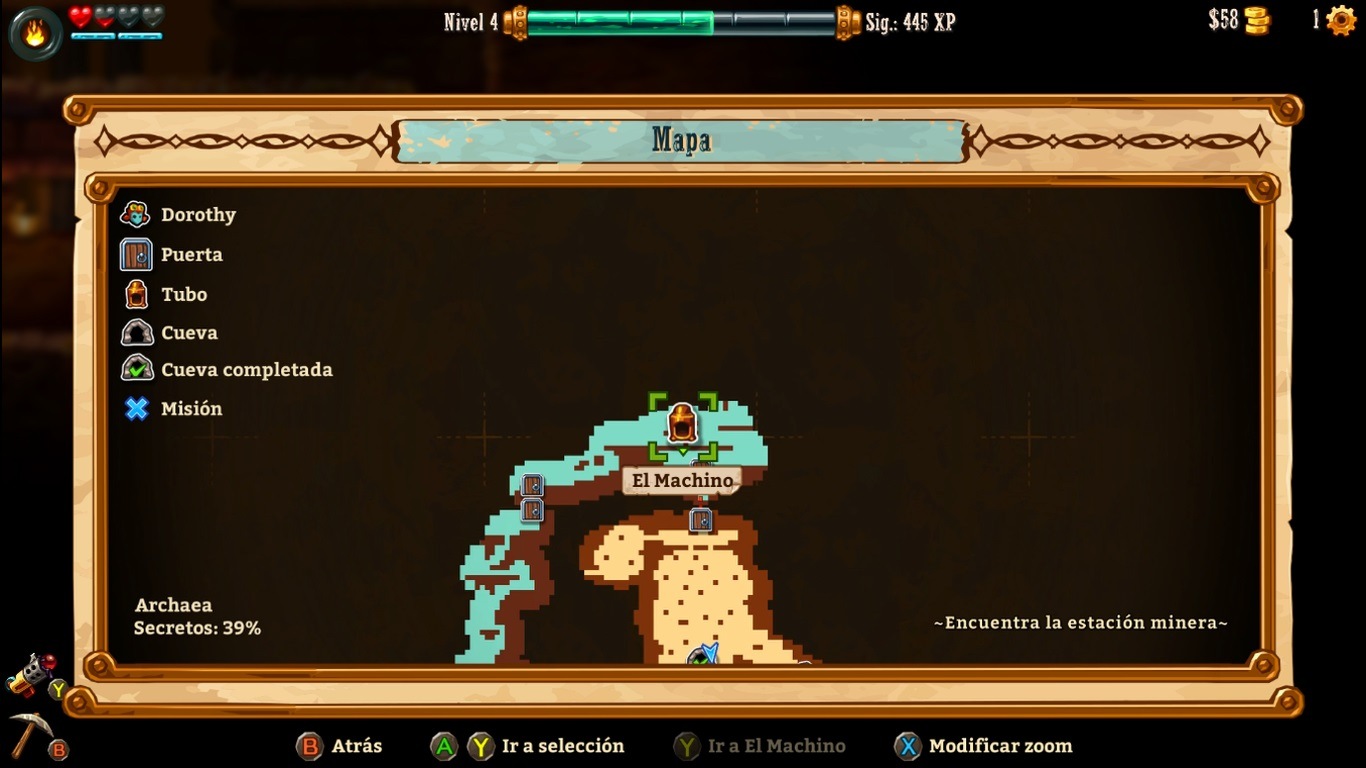Click the lantern flame HUD icon
This screenshot has height=768, width=1366.
coord(35,34)
